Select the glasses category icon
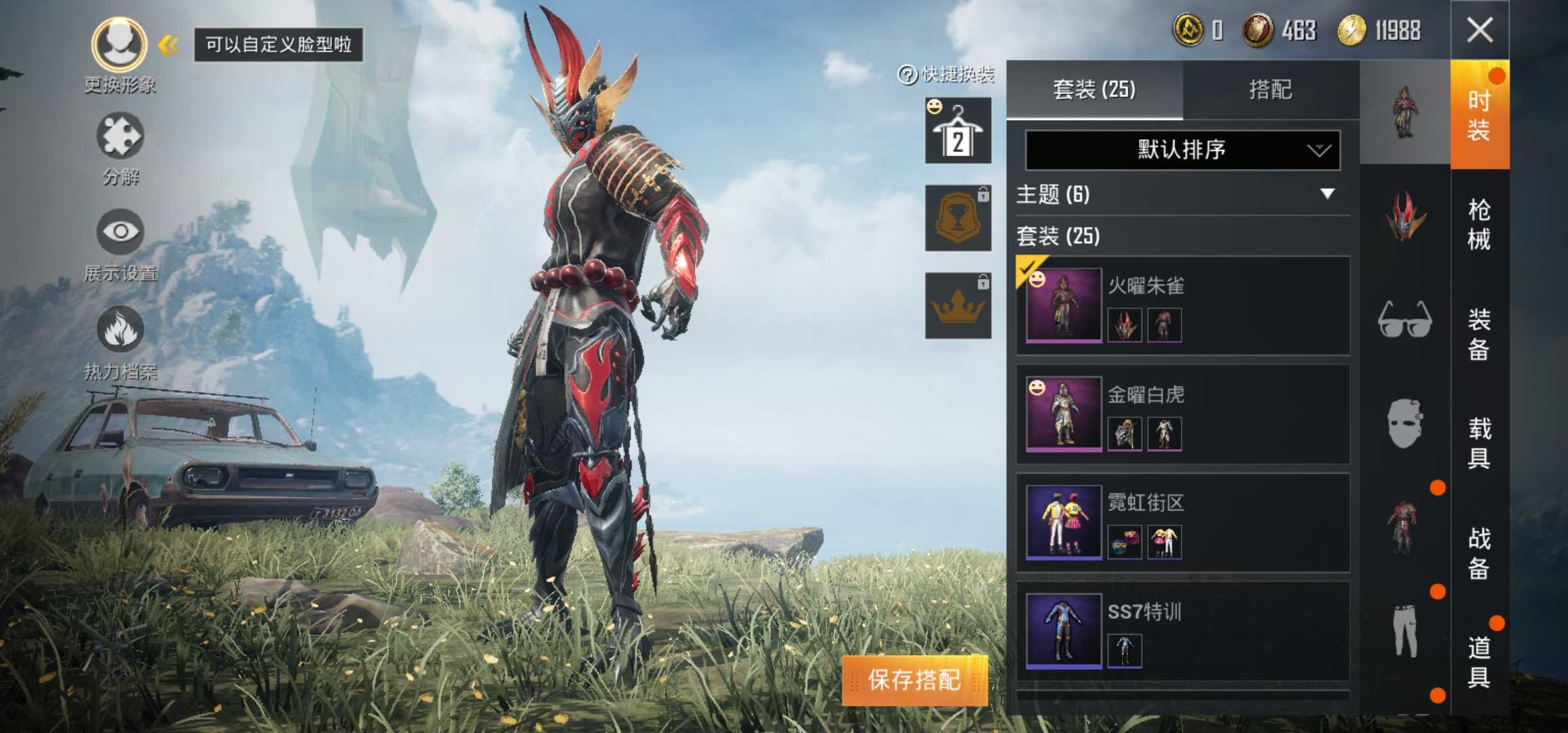Viewport: 1568px width, 733px height. [1405, 319]
